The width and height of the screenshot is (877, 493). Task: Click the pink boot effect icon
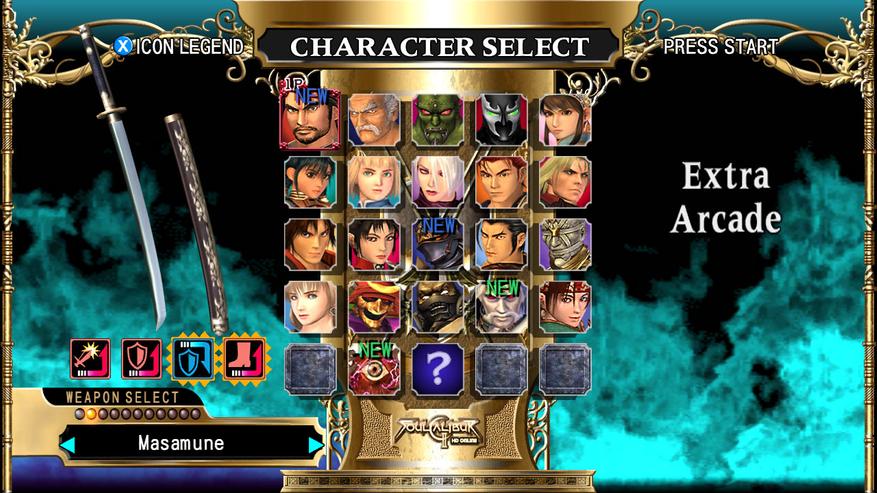(241, 358)
